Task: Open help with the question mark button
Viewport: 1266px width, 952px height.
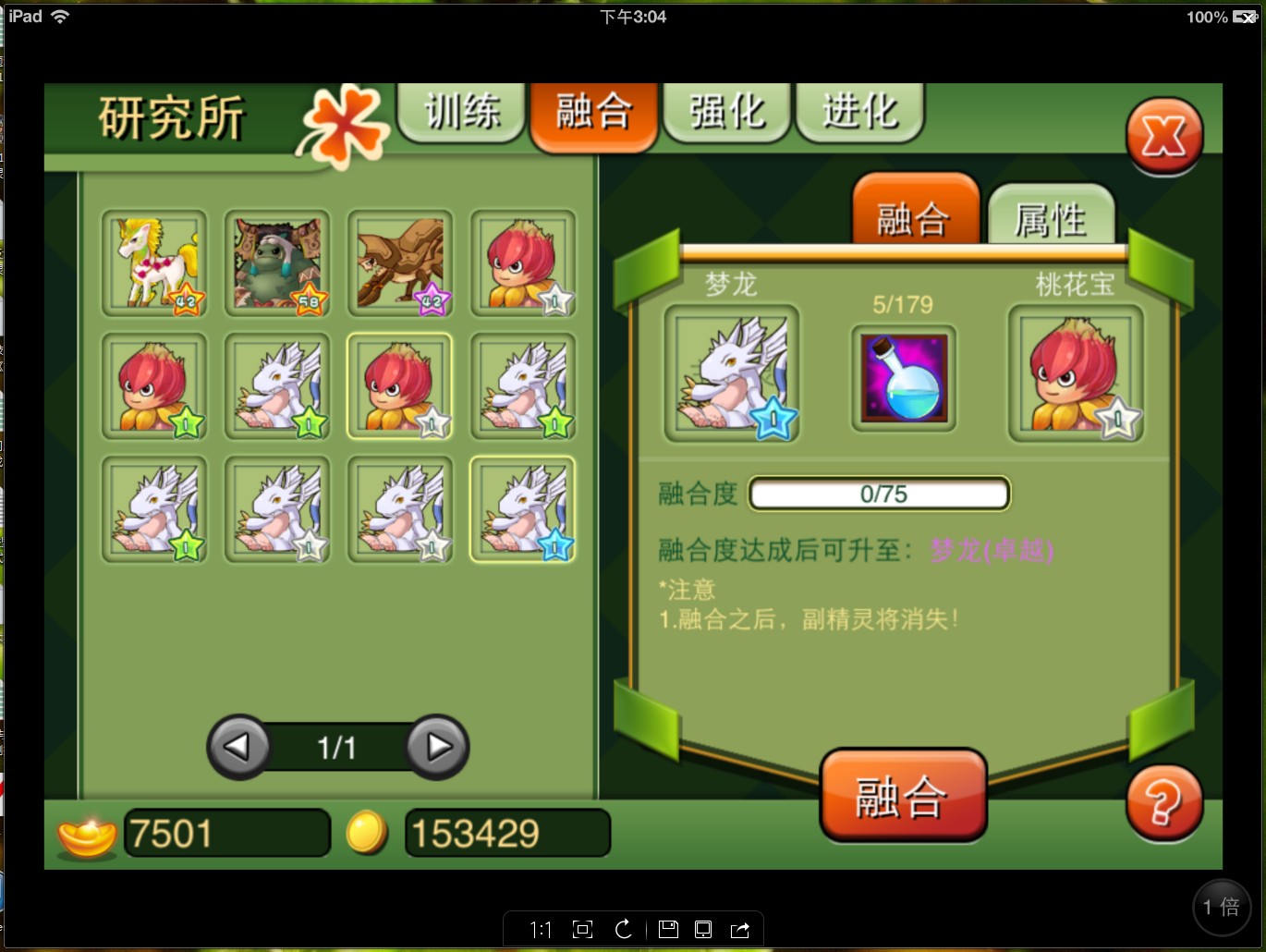Action: tap(1163, 802)
